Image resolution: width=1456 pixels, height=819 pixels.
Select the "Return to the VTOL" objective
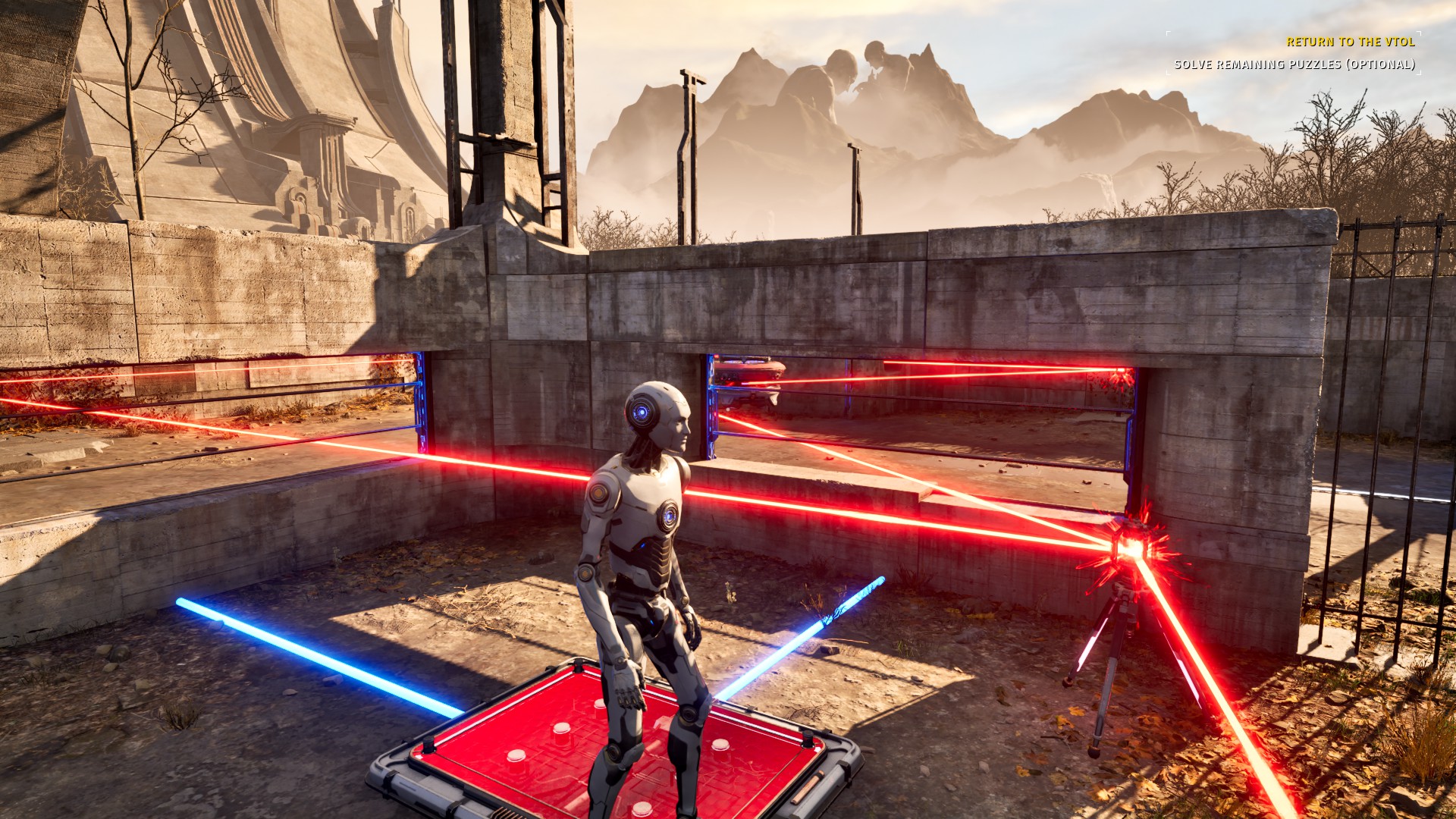pos(1350,42)
